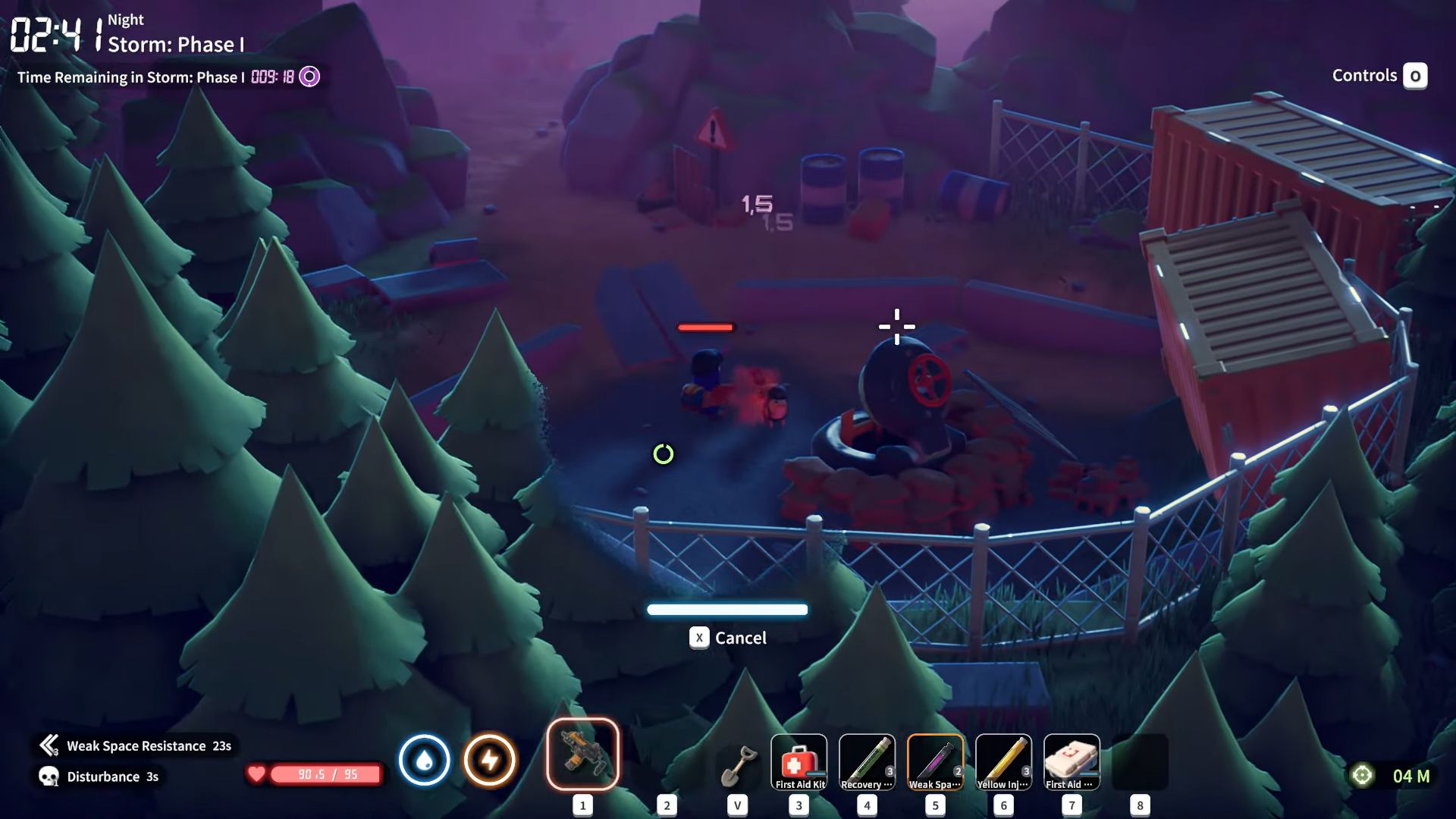This screenshot has width=1456, height=819.
Task: Select the submachine gun weapon slot
Action: click(x=582, y=755)
